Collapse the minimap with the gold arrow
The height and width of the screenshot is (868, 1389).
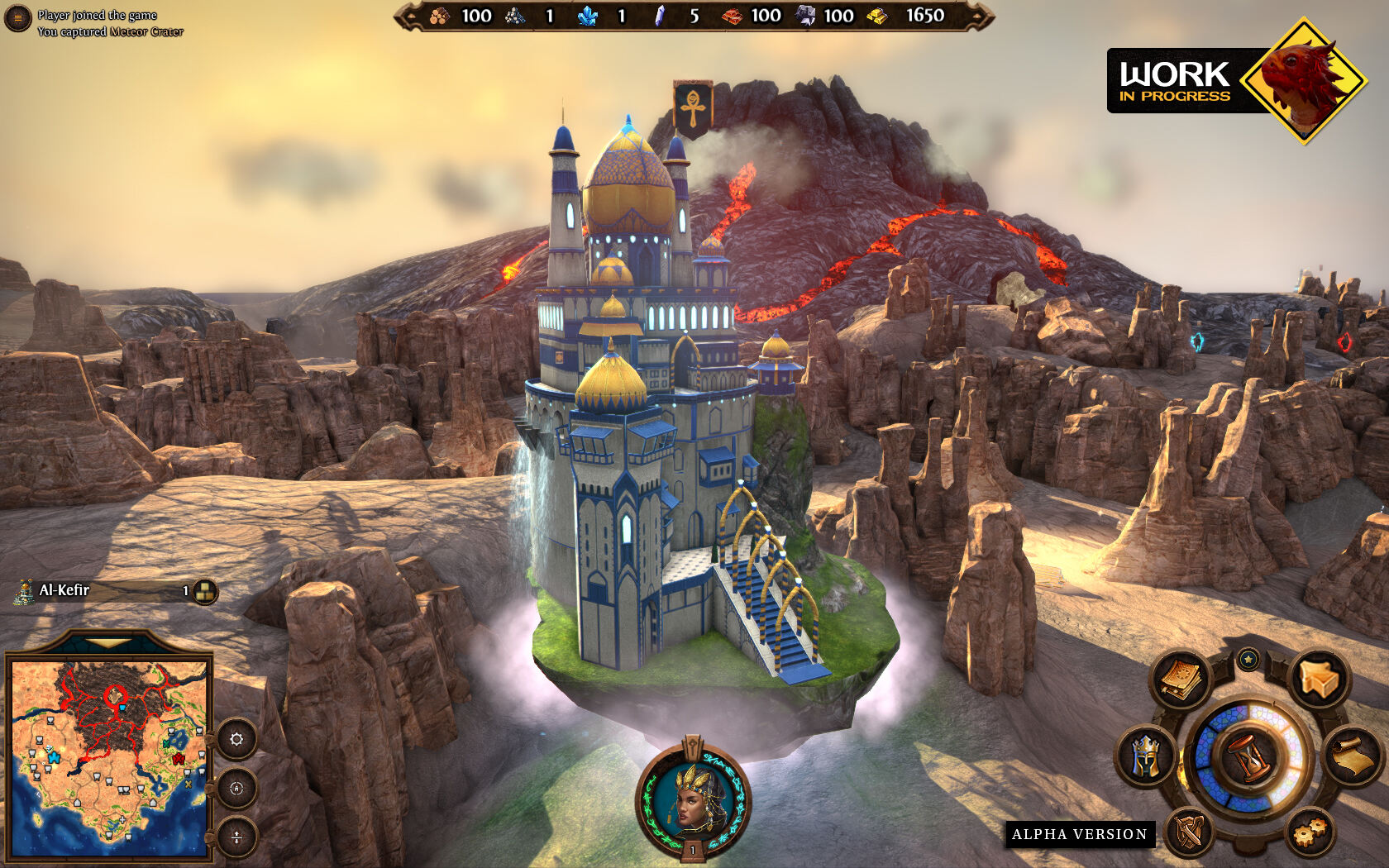[107, 642]
